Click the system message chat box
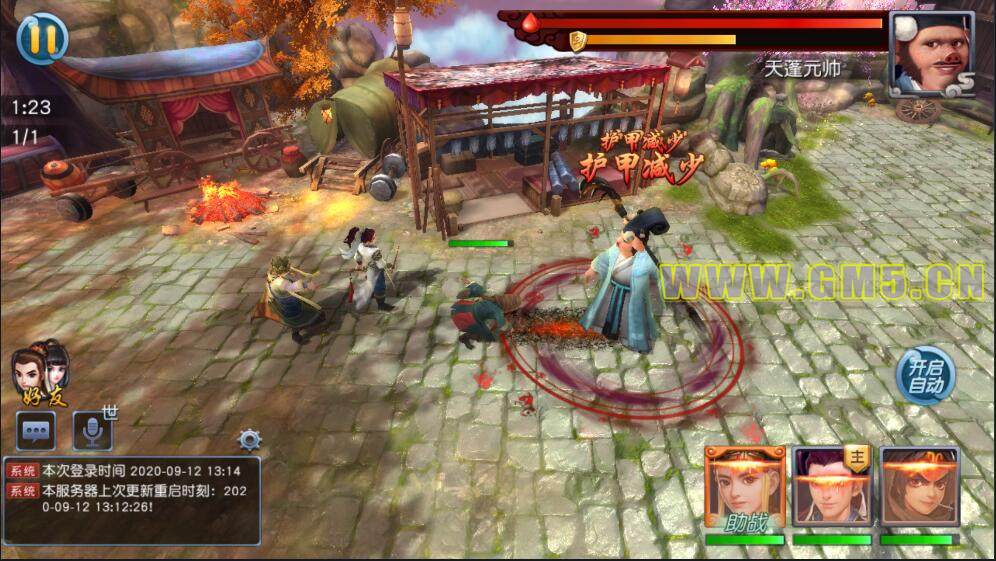This screenshot has width=996, height=561. (132, 500)
